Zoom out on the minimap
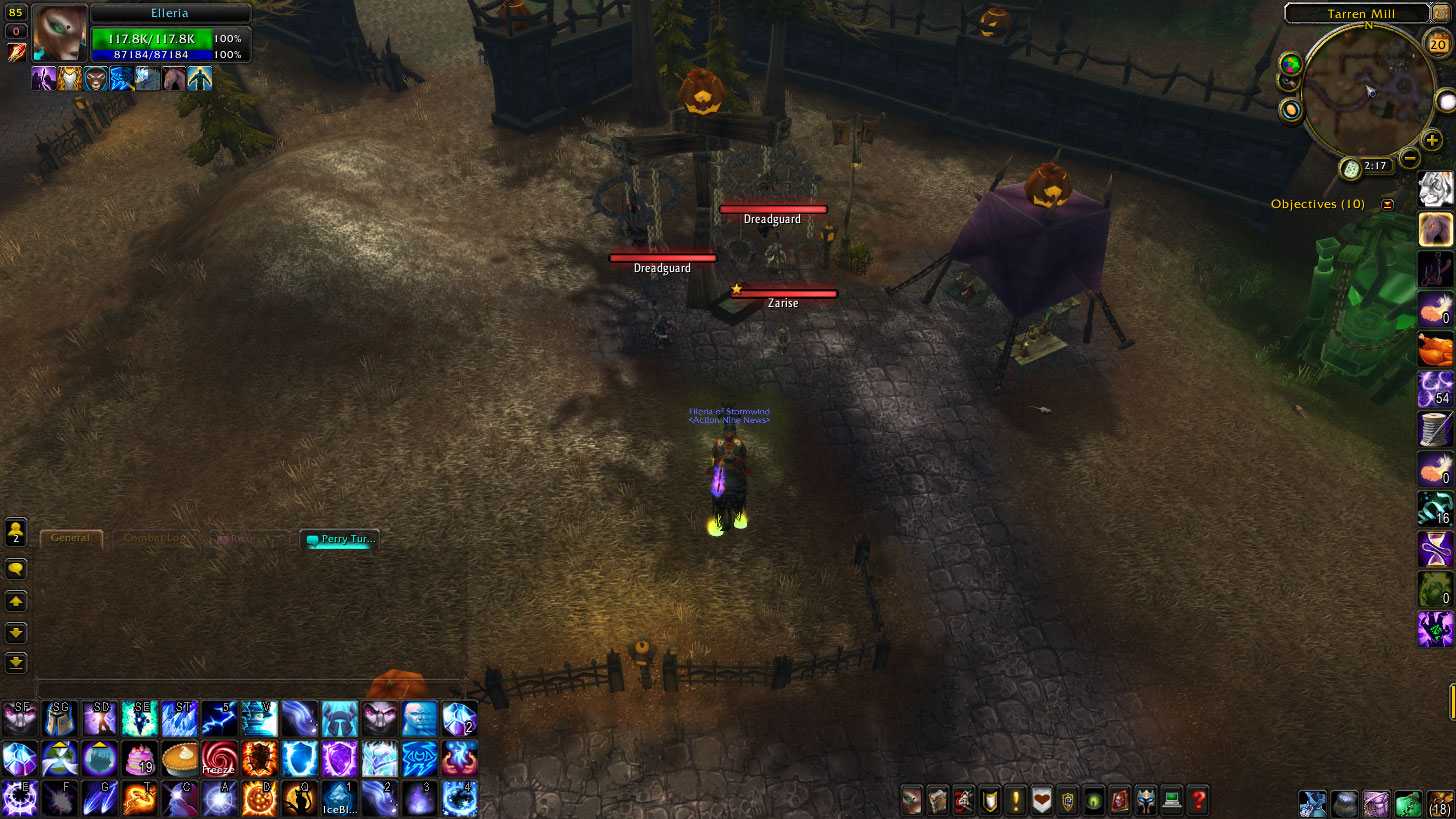The width and height of the screenshot is (1456, 819). 1409,157
